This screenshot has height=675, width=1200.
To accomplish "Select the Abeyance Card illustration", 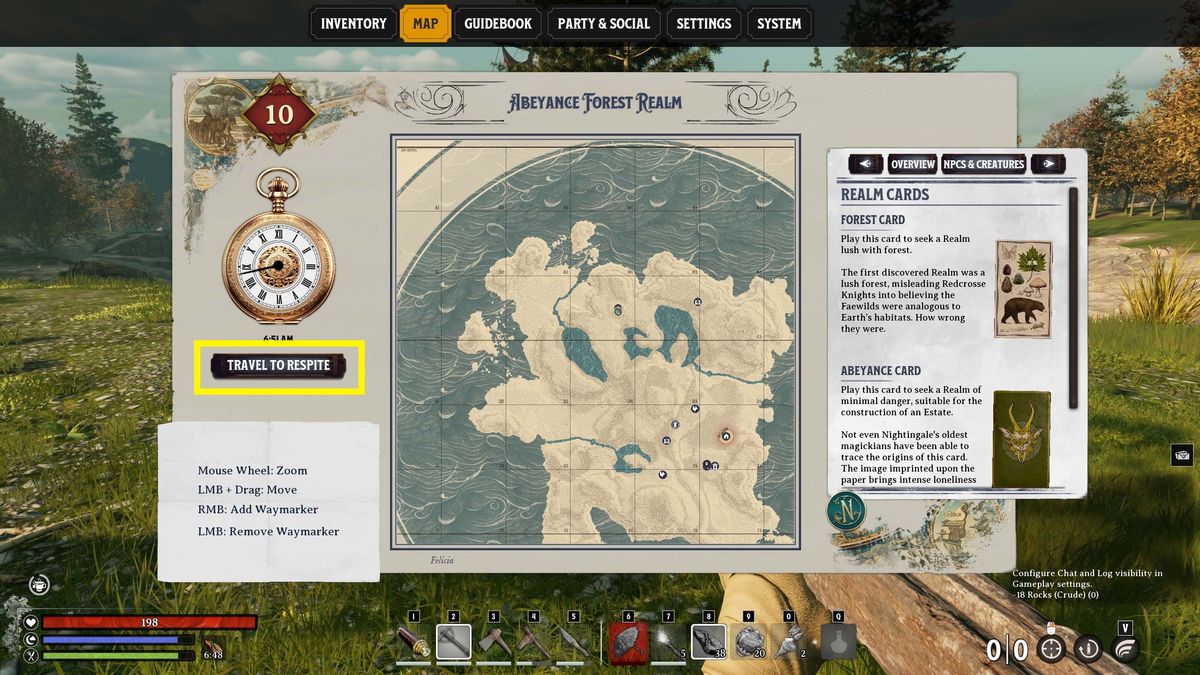I will tap(1021, 439).
